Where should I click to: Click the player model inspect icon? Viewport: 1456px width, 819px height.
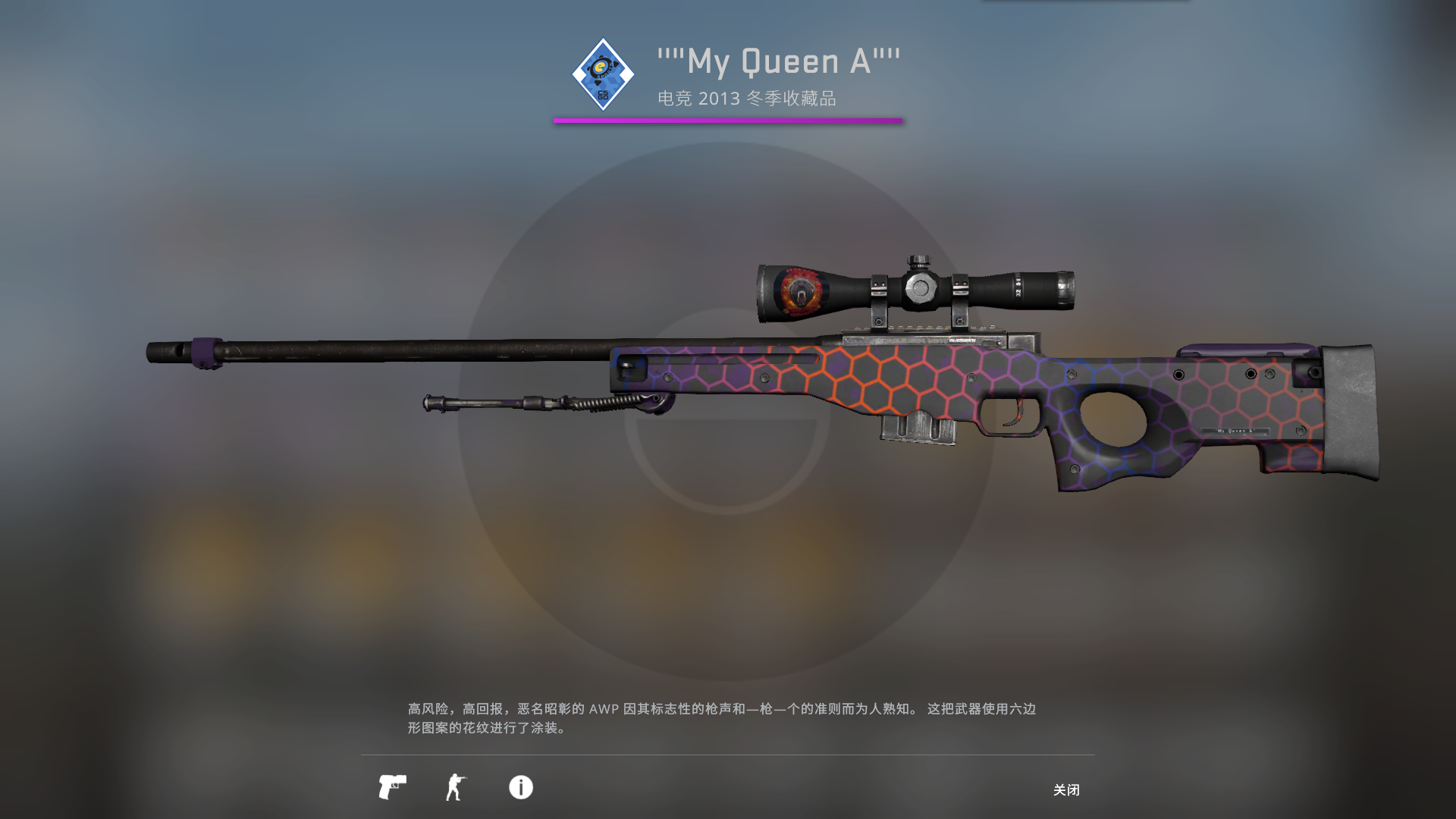tap(456, 788)
